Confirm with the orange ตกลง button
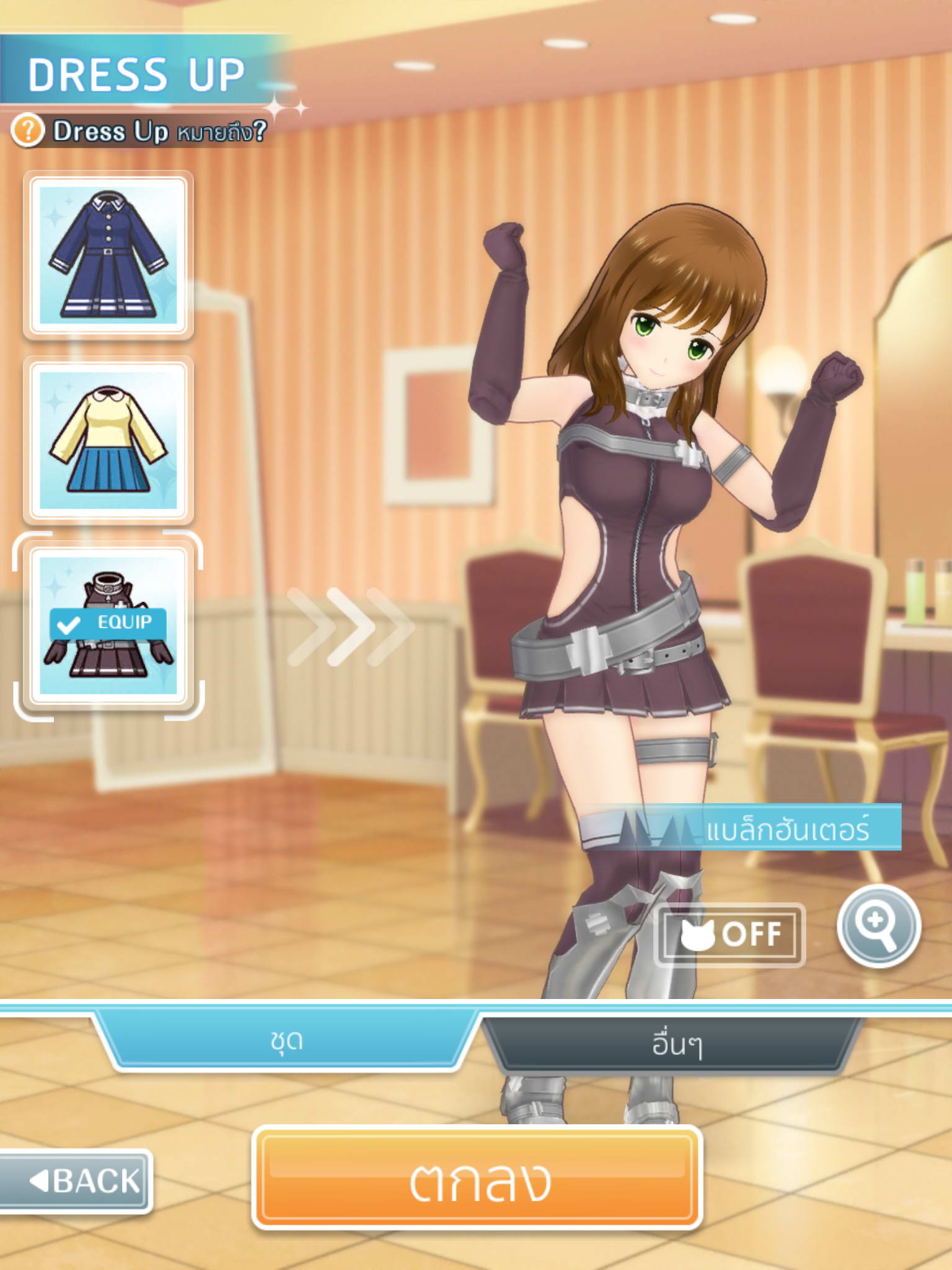The height and width of the screenshot is (1270, 952). tap(477, 1178)
